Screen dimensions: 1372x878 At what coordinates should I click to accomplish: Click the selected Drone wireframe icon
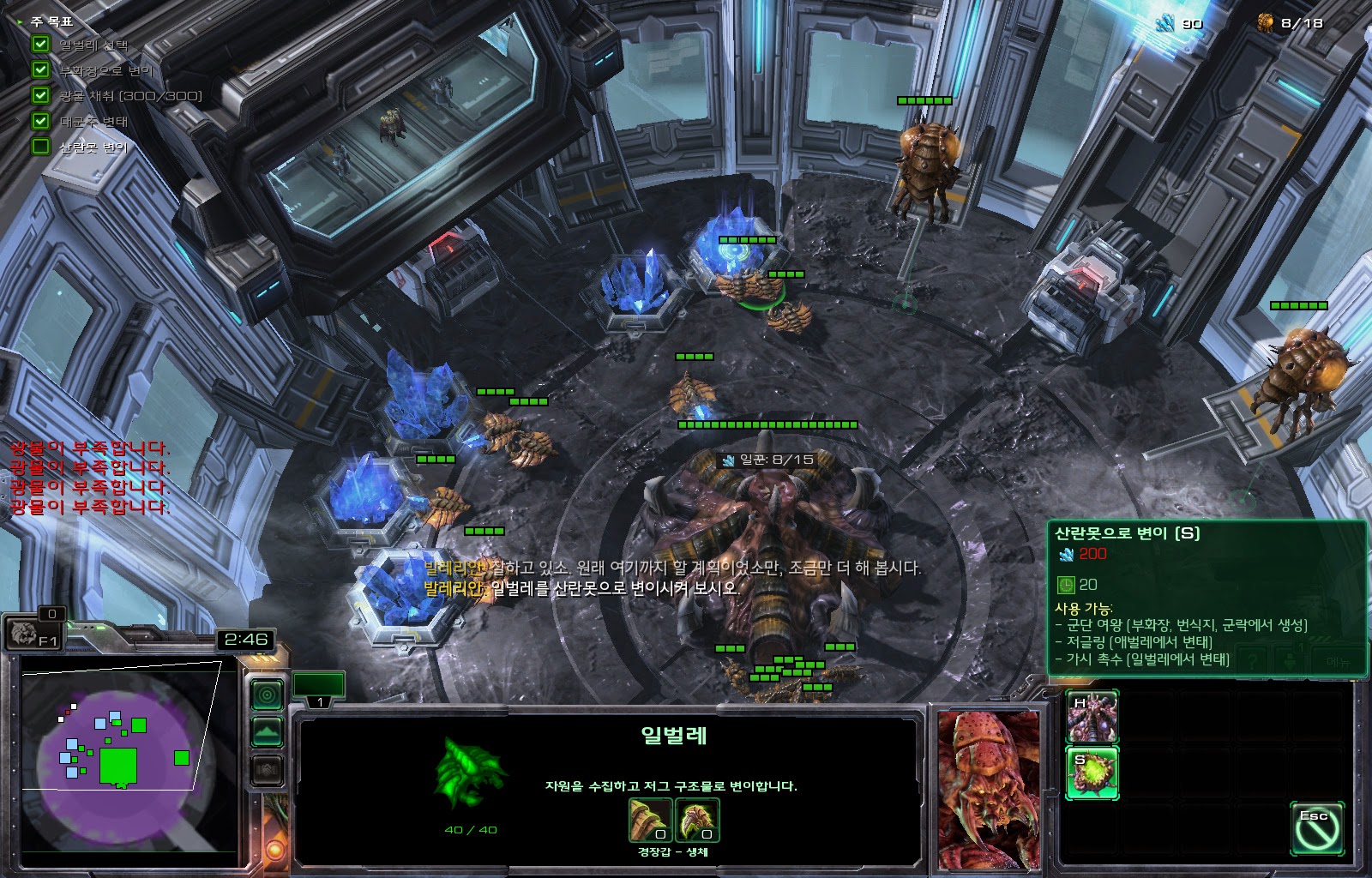(470, 772)
